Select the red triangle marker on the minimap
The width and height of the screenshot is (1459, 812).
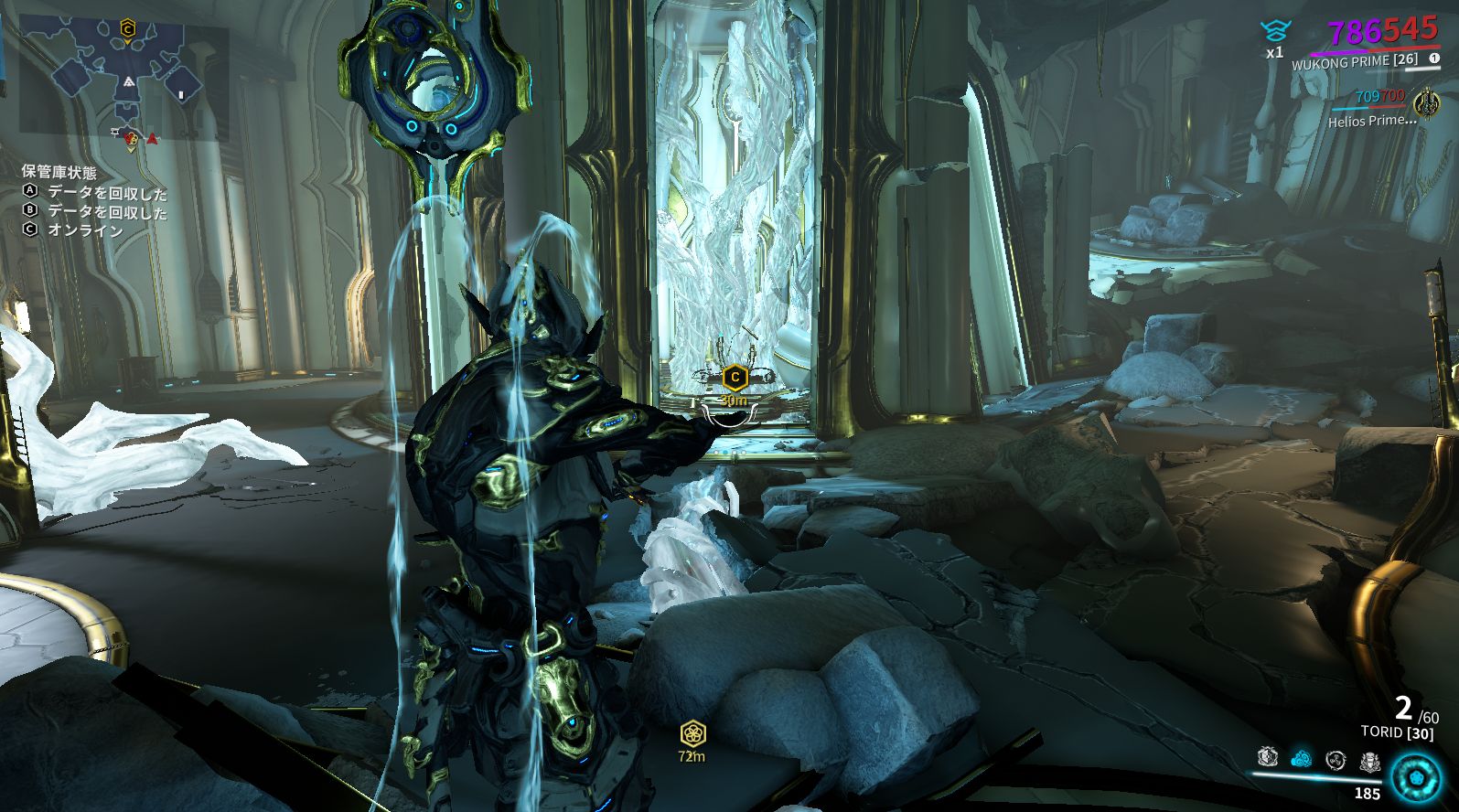pos(152,139)
